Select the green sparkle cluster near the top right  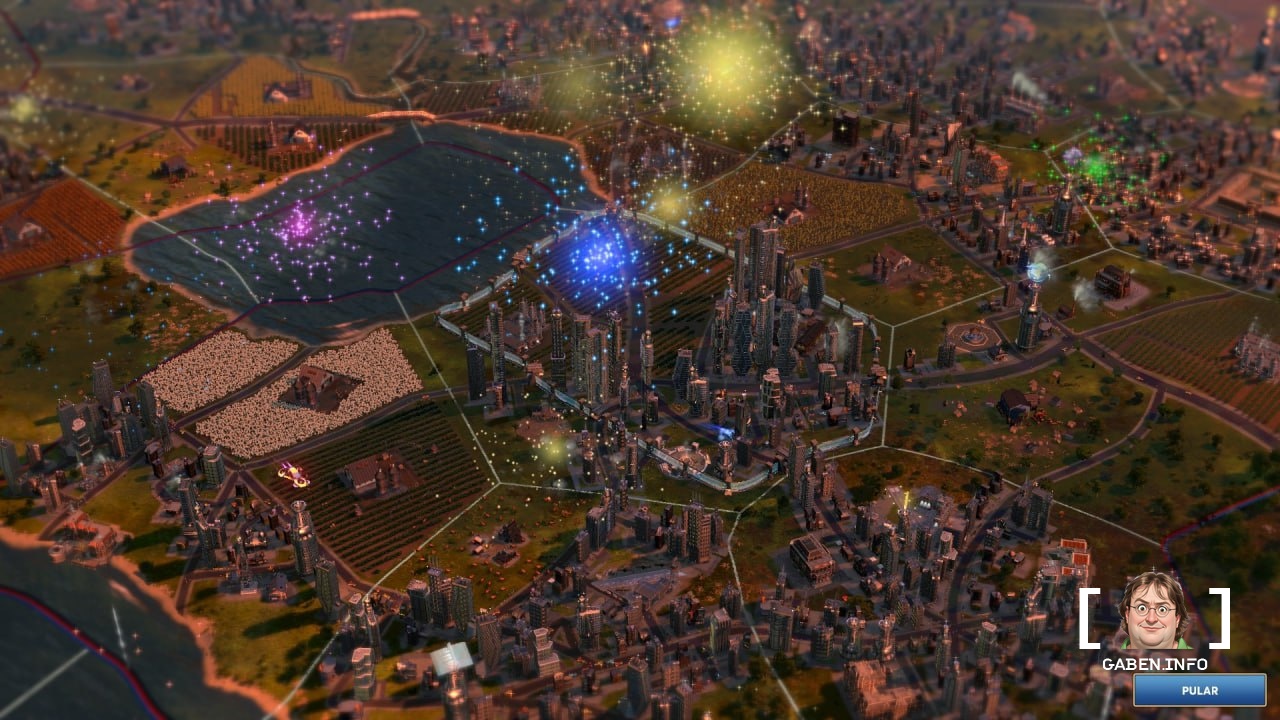(1098, 165)
